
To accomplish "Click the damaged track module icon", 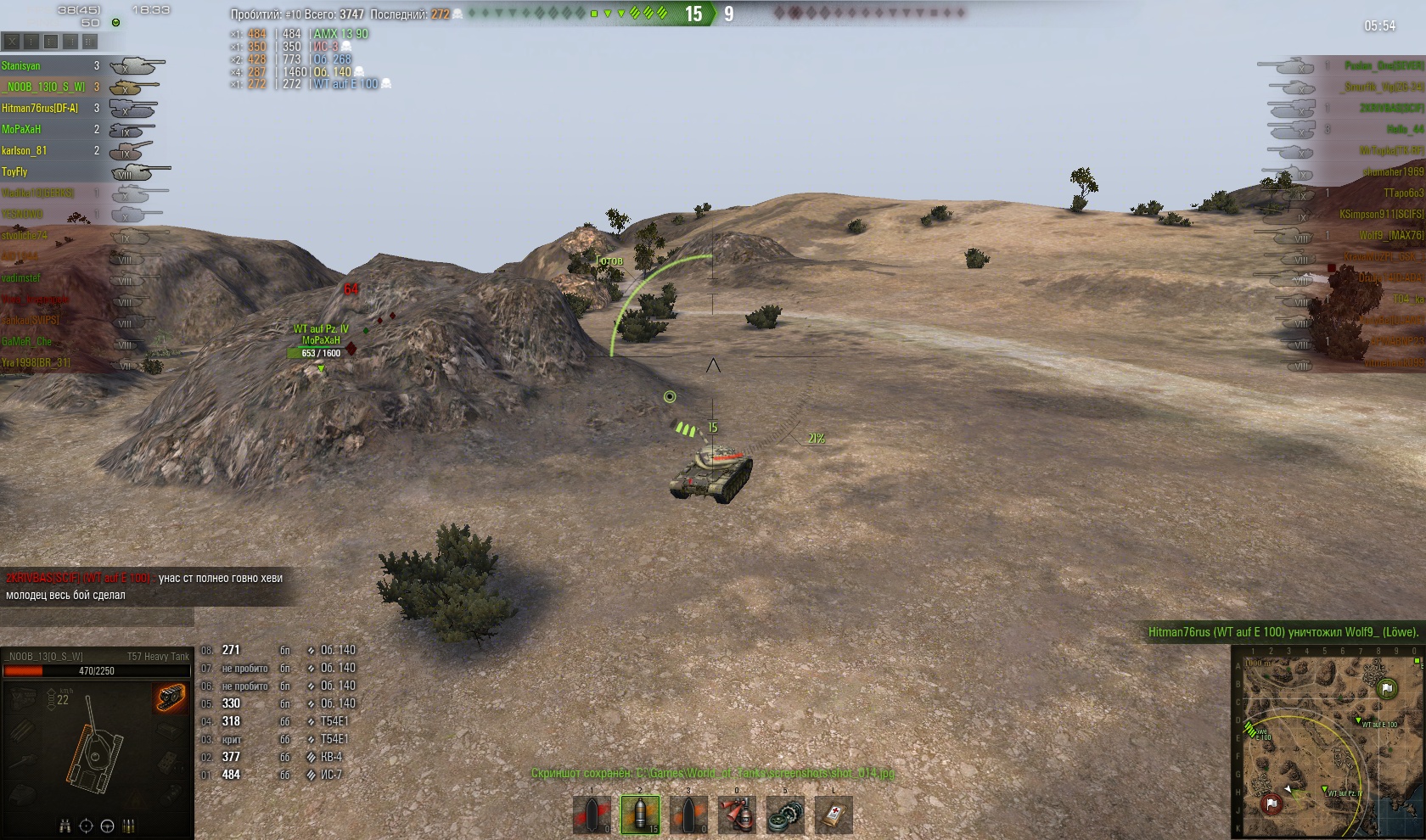I will (x=171, y=699).
